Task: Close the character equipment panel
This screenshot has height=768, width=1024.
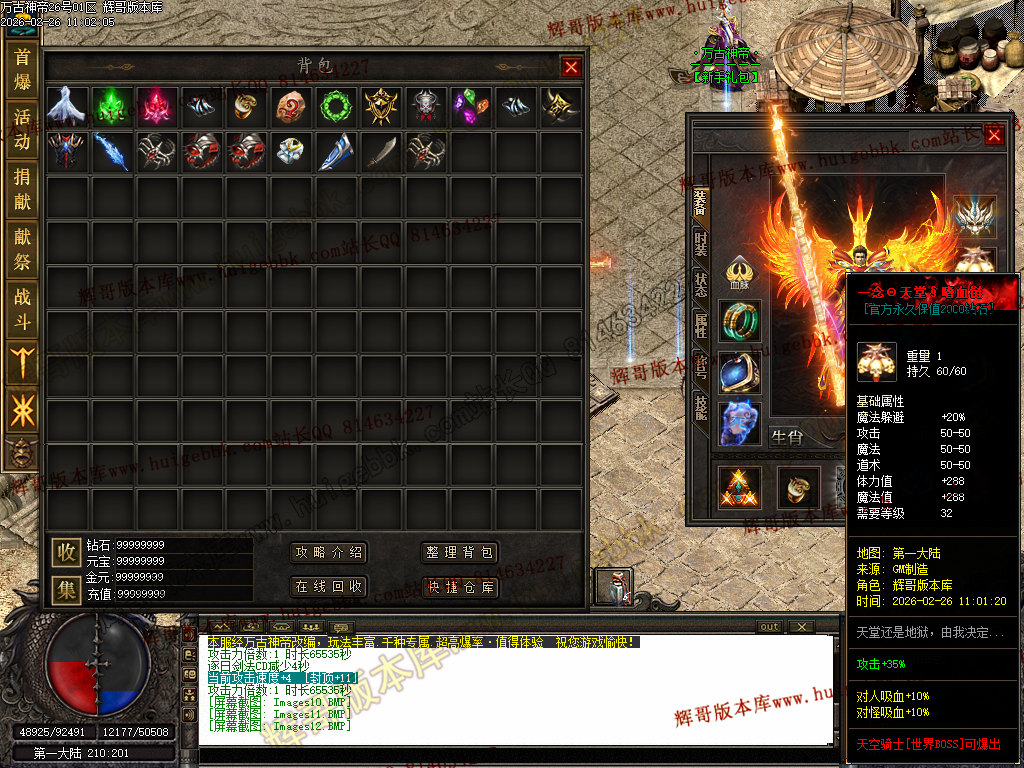Action: click(994, 135)
